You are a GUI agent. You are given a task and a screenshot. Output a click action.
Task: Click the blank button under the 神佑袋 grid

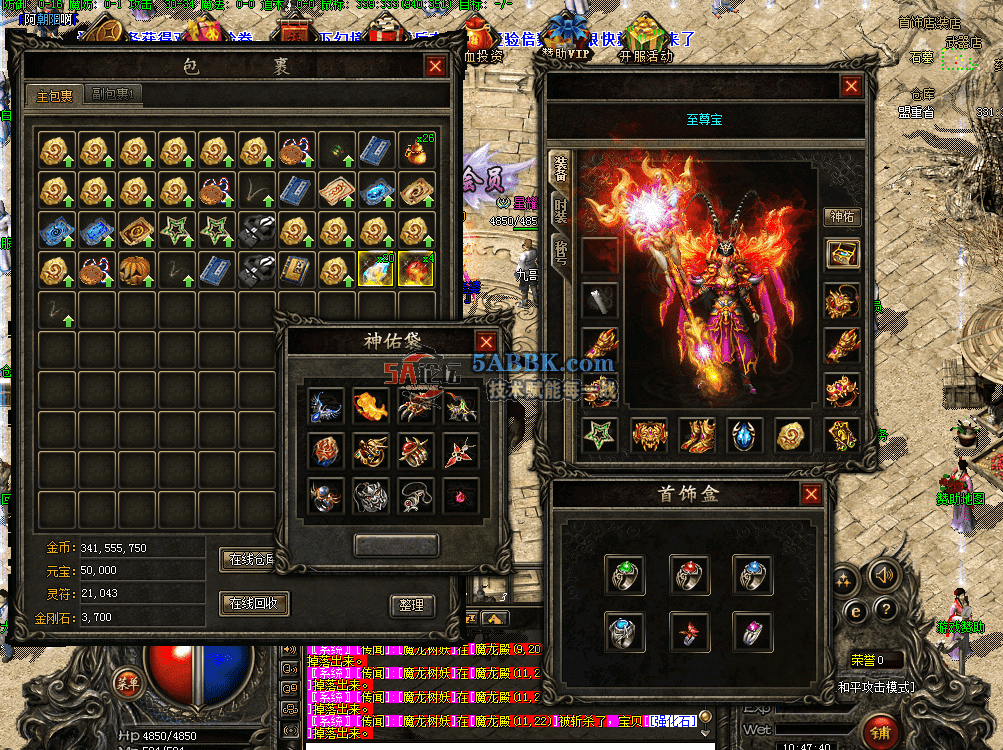tap(396, 545)
